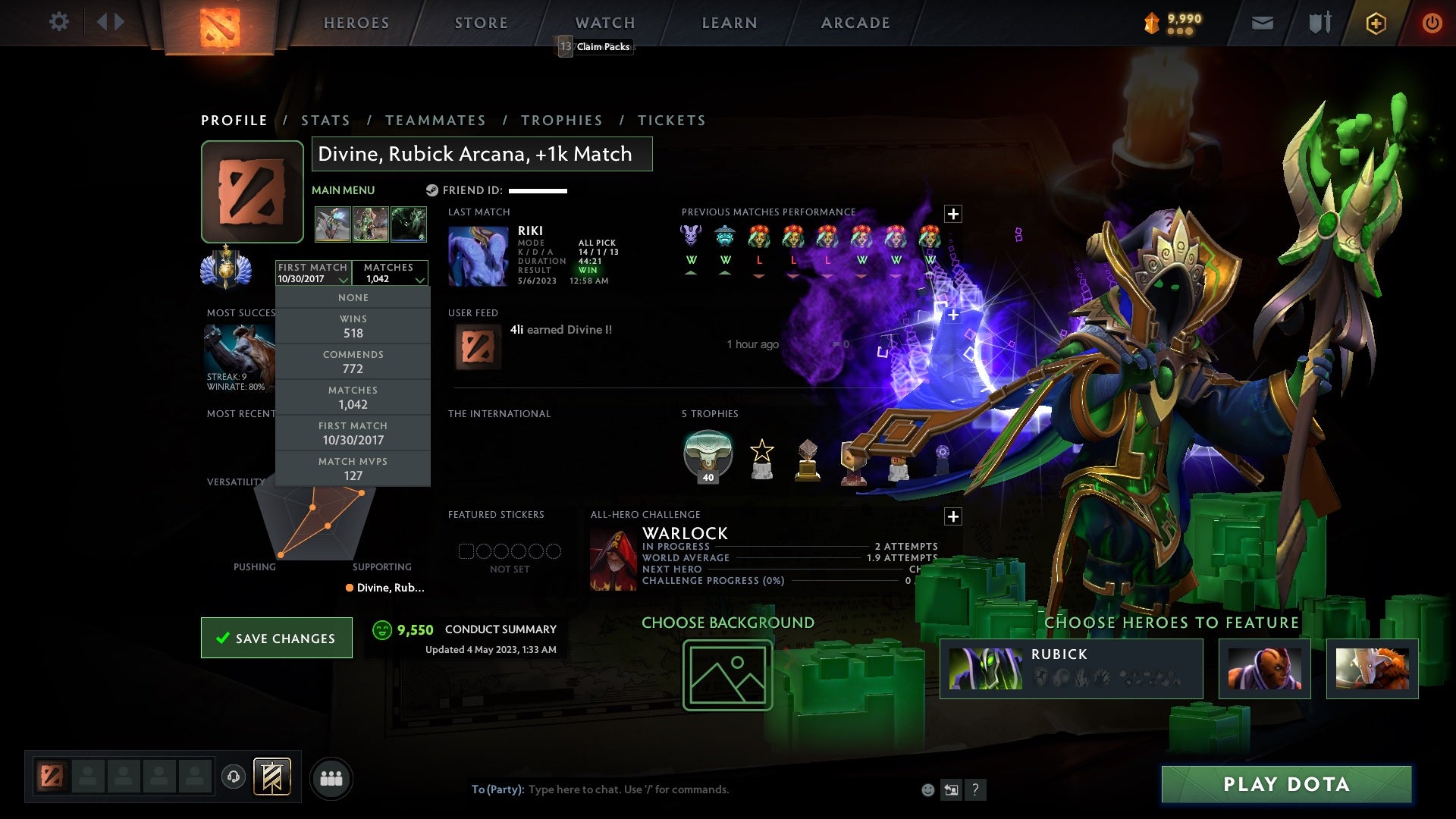The width and height of the screenshot is (1456, 819).
Task: Open the Arcade section
Action: pyautogui.click(x=855, y=23)
